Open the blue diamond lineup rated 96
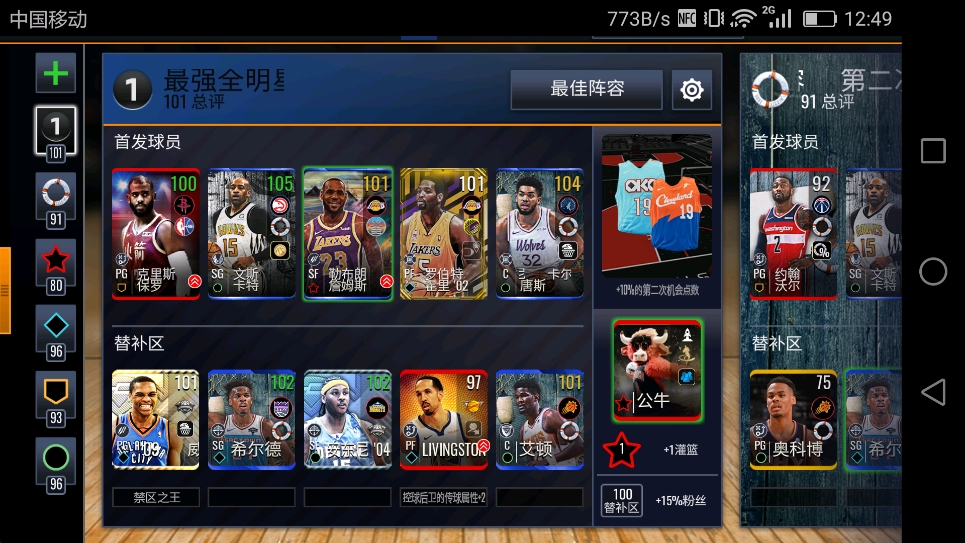Screen dimensions: 965x543 (x=56, y=331)
